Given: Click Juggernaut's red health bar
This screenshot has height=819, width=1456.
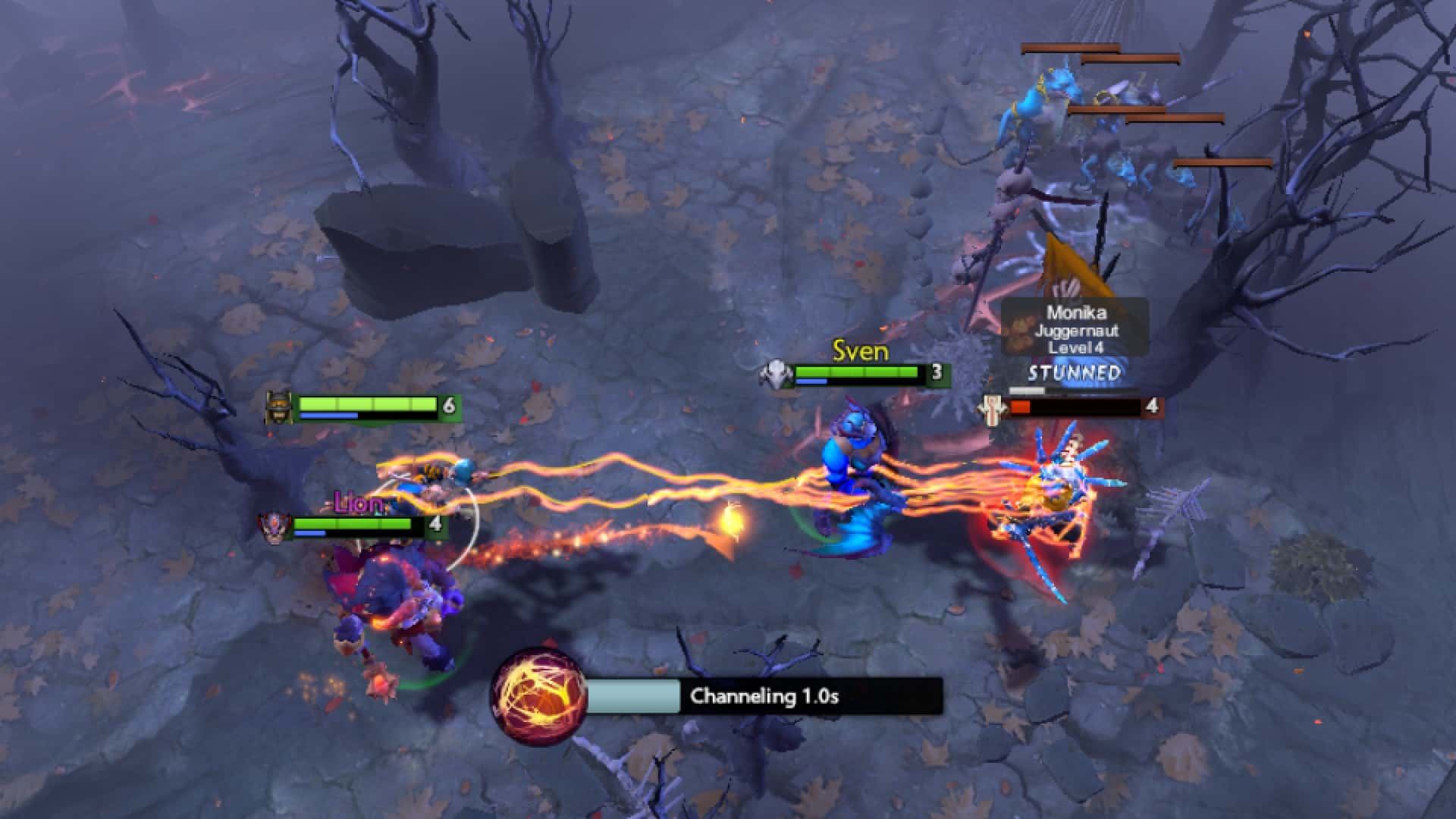Looking at the screenshot, I should click(x=1022, y=407).
